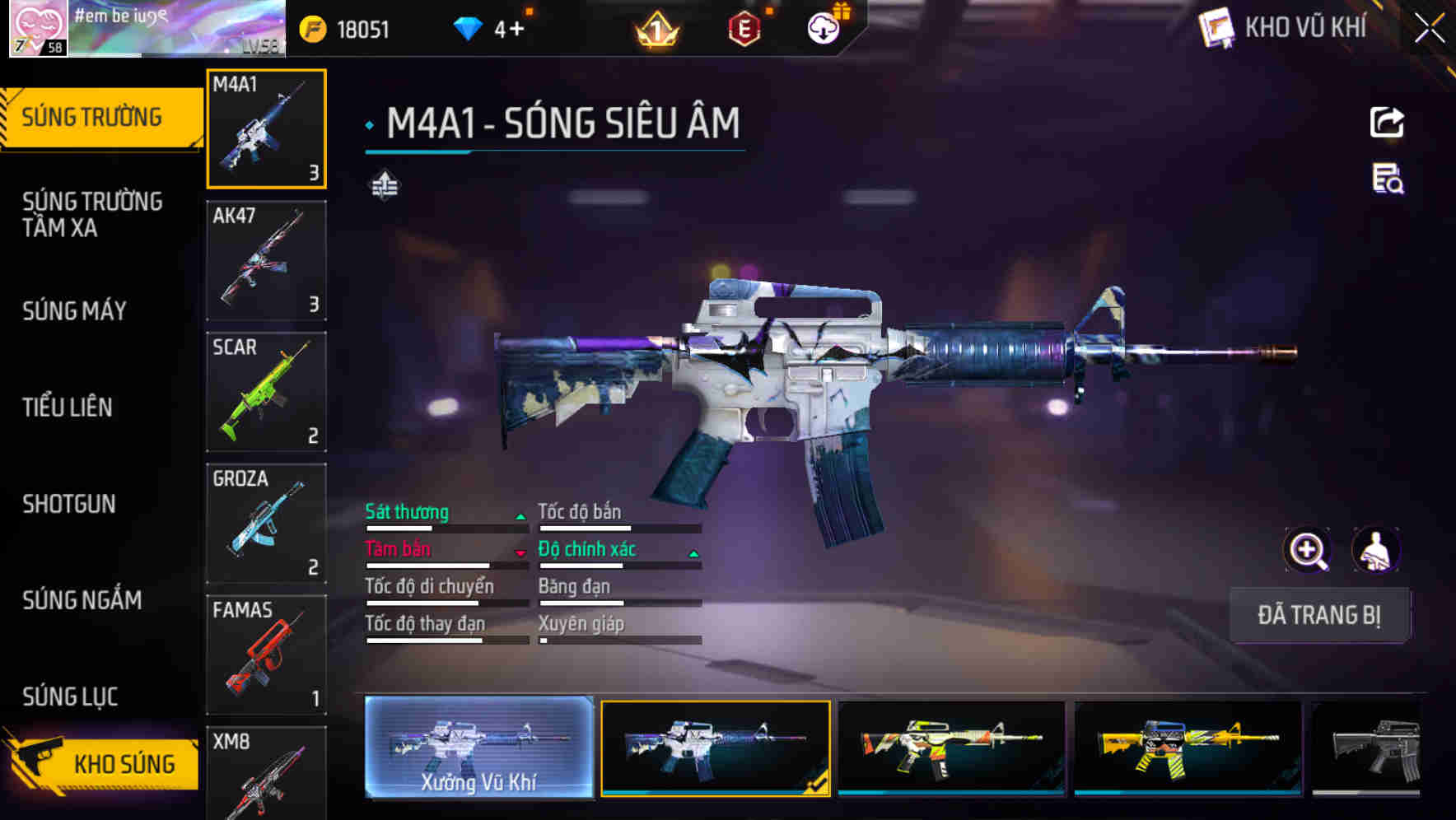Select the green SCAR weapon tile
1456x820 pixels.
[266, 392]
